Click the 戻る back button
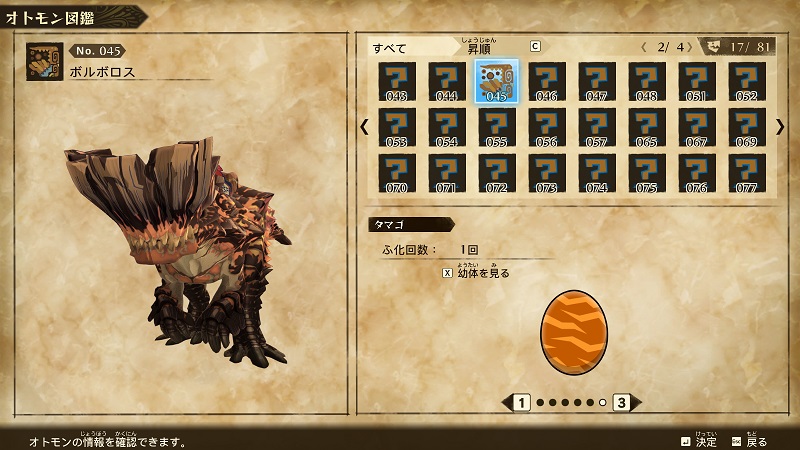Viewport: 800px width, 450px height. point(749,441)
